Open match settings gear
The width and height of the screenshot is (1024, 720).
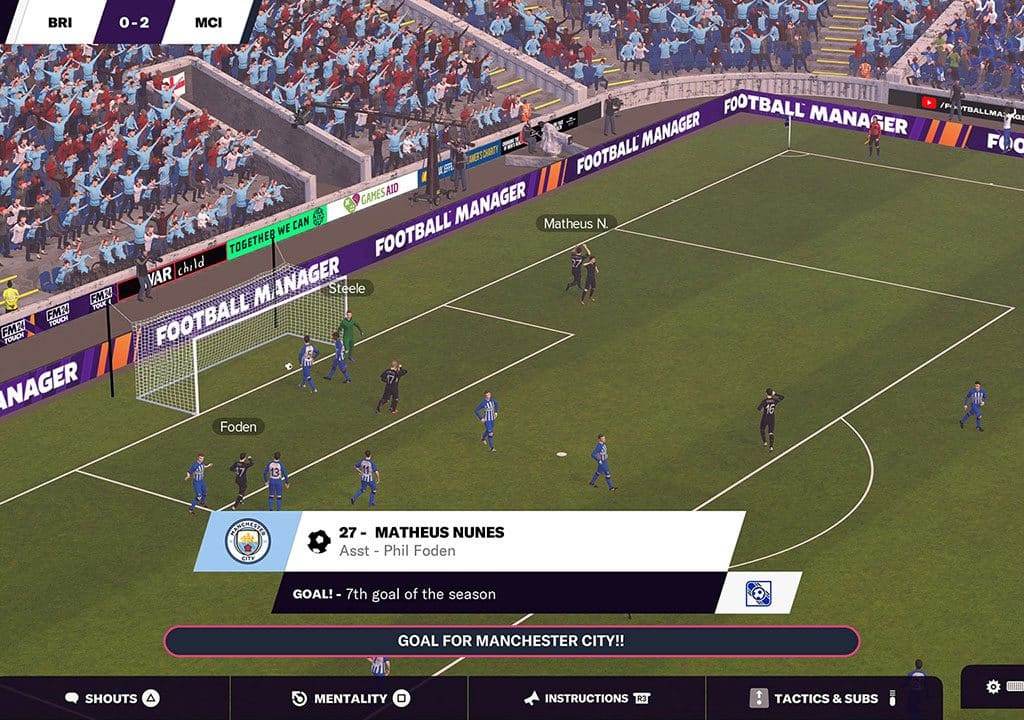[993, 687]
